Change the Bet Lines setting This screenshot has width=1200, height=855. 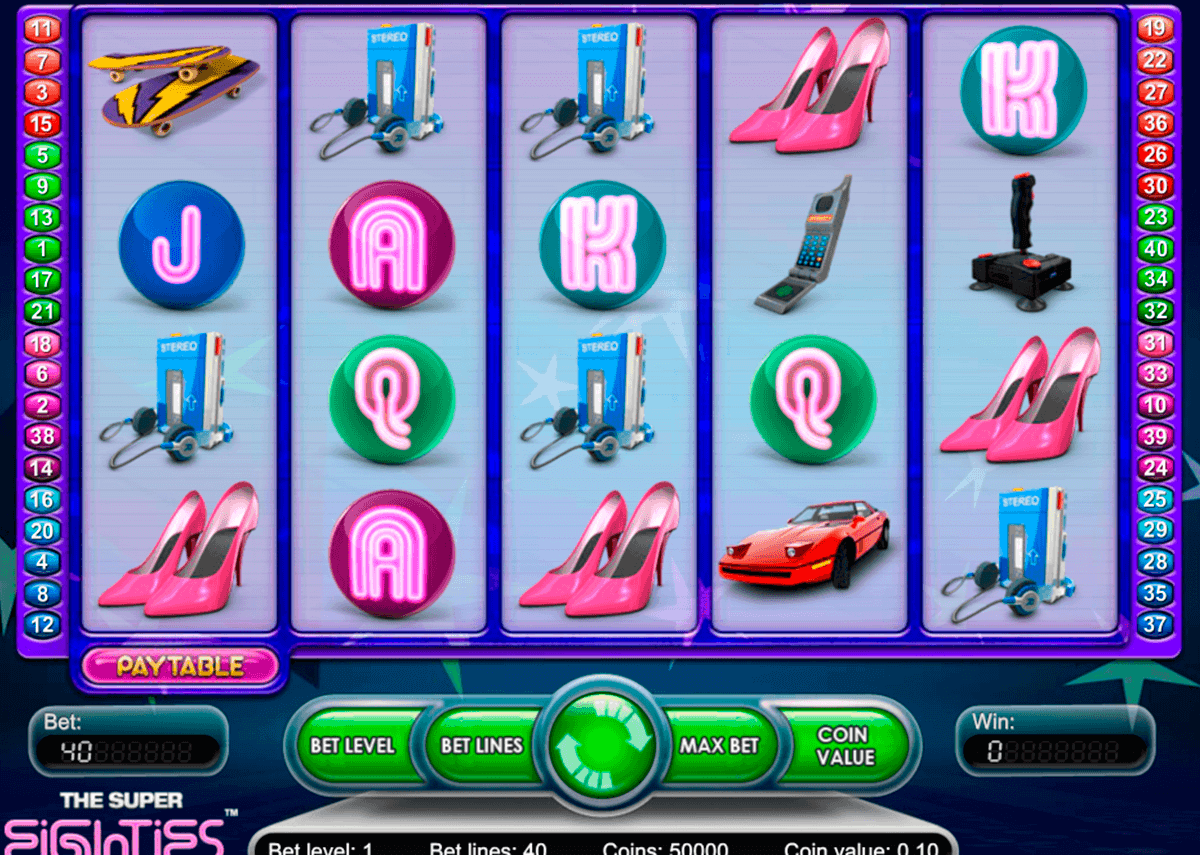pos(482,745)
